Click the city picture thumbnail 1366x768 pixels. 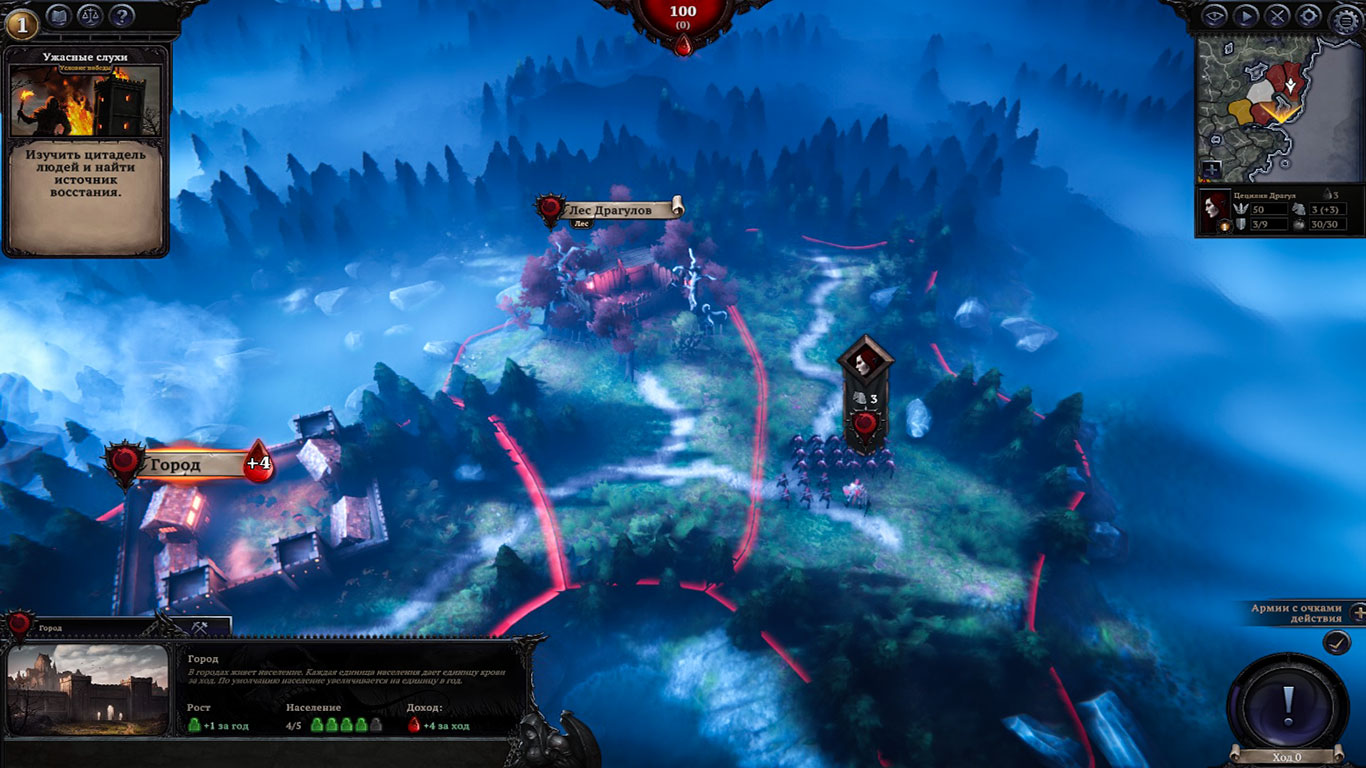[x=88, y=688]
